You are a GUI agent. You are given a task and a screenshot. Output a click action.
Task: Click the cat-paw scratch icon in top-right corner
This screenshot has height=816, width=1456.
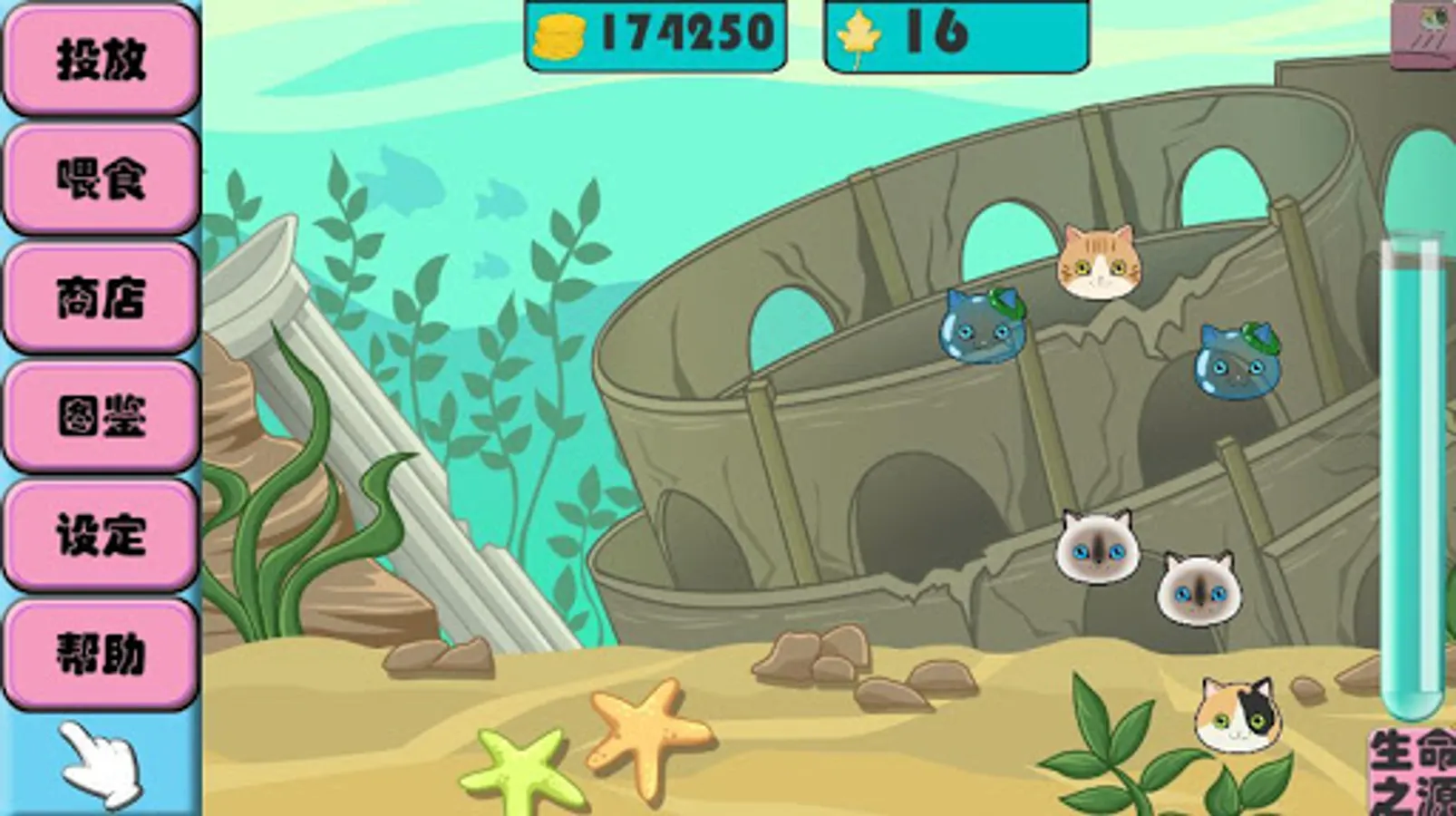1426,30
